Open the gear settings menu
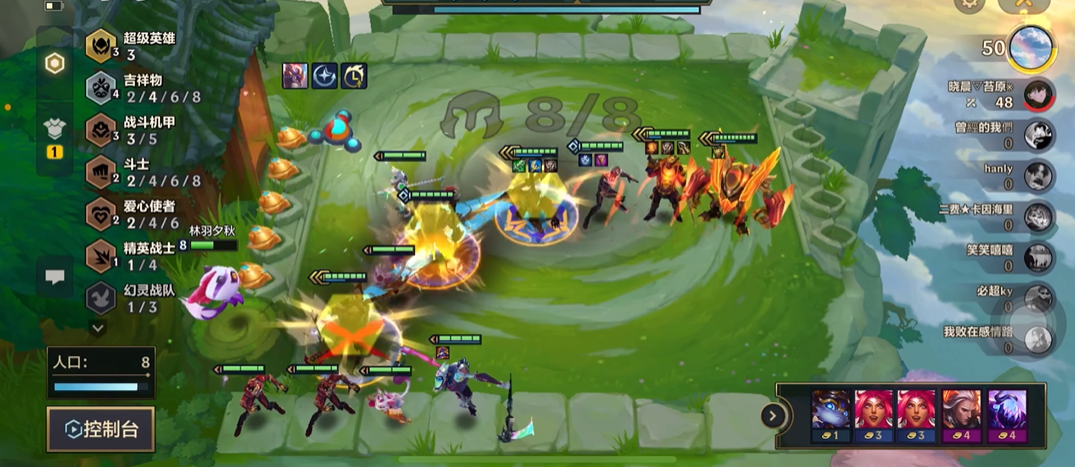This screenshot has height=467, width=1075. point(968,5)
